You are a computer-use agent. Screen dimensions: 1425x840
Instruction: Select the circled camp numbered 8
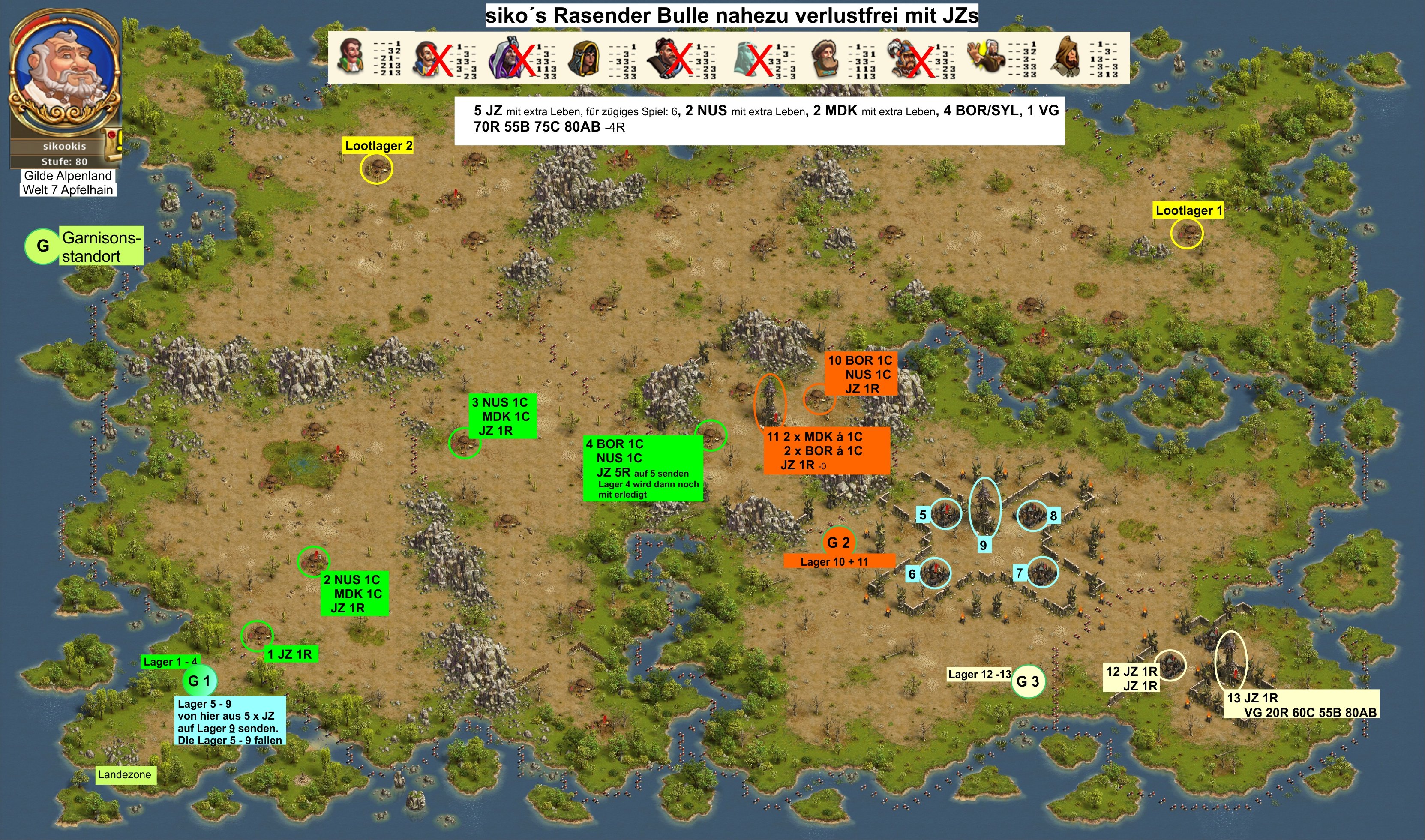click(1032, 515)
